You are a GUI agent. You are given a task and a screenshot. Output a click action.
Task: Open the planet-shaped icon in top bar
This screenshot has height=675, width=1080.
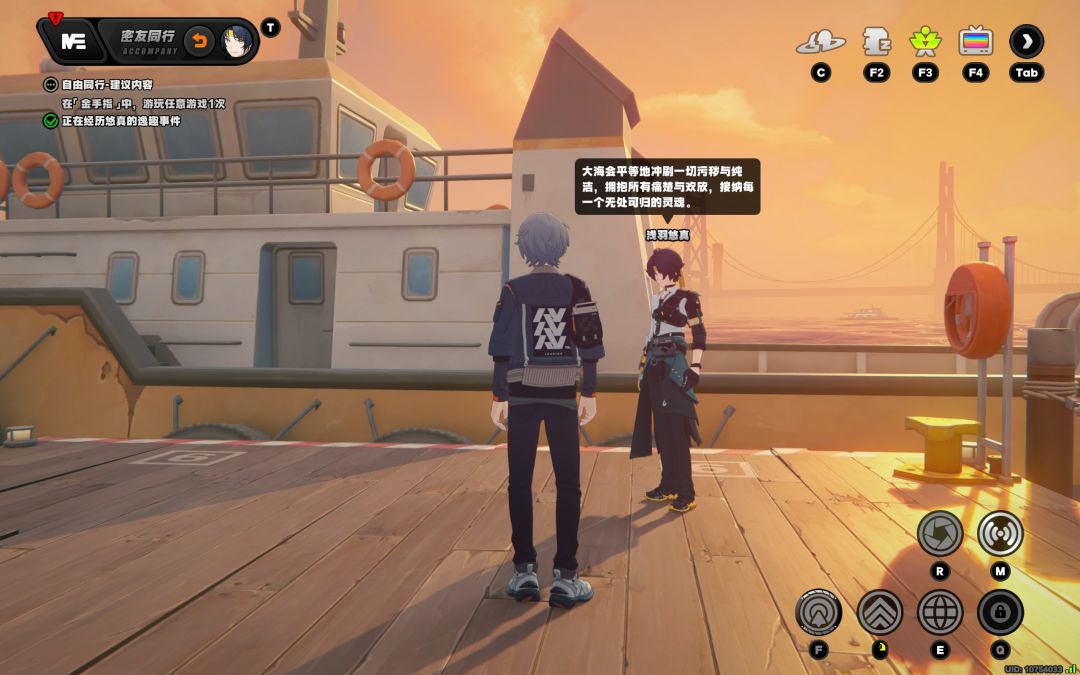point(820,42)
